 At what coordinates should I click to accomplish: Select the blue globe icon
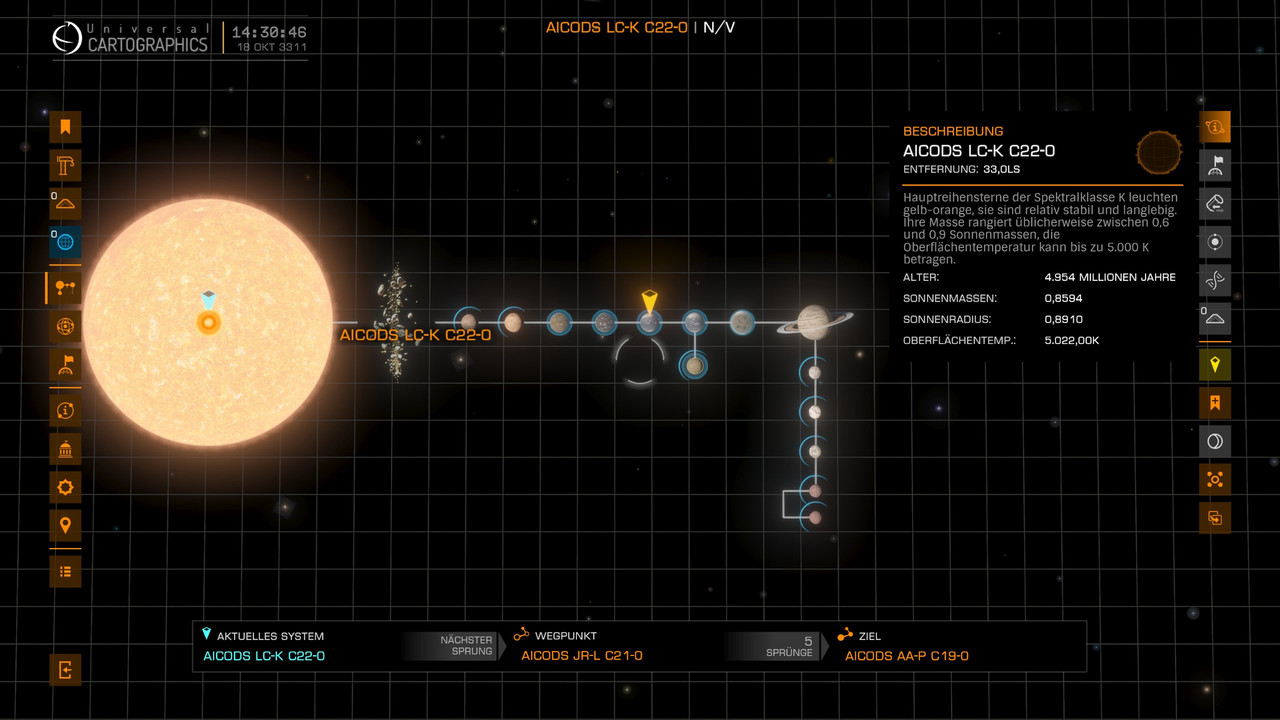point(65,242)
